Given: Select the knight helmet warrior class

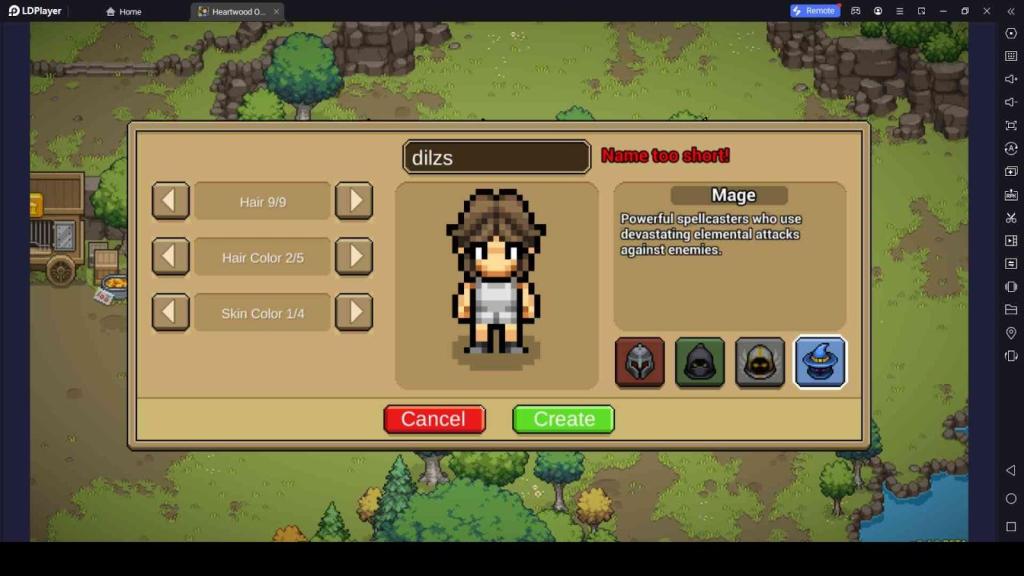Looking at the screenshot, I should [x=640, y=362].
